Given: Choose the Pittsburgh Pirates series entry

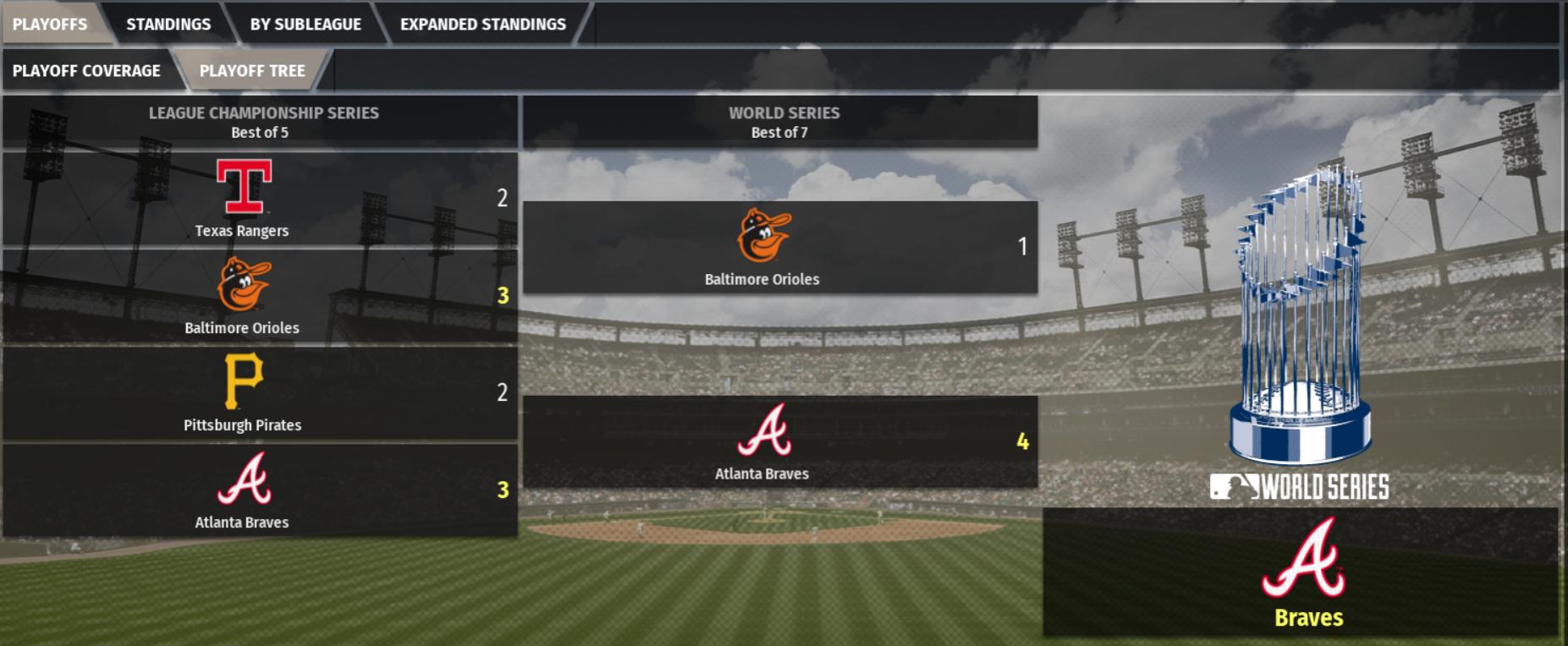Looking at the screenshot, I should click(x=260, y=393).
